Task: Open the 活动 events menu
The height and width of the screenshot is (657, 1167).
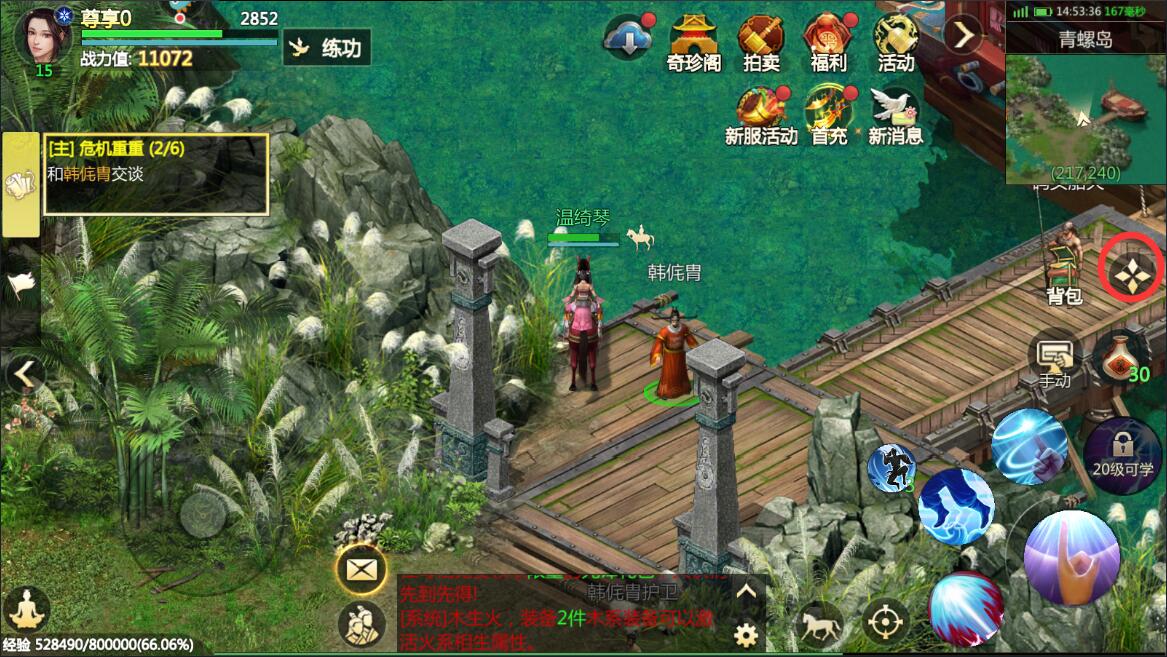Action: pyautogui.click(x=895, y=43)
